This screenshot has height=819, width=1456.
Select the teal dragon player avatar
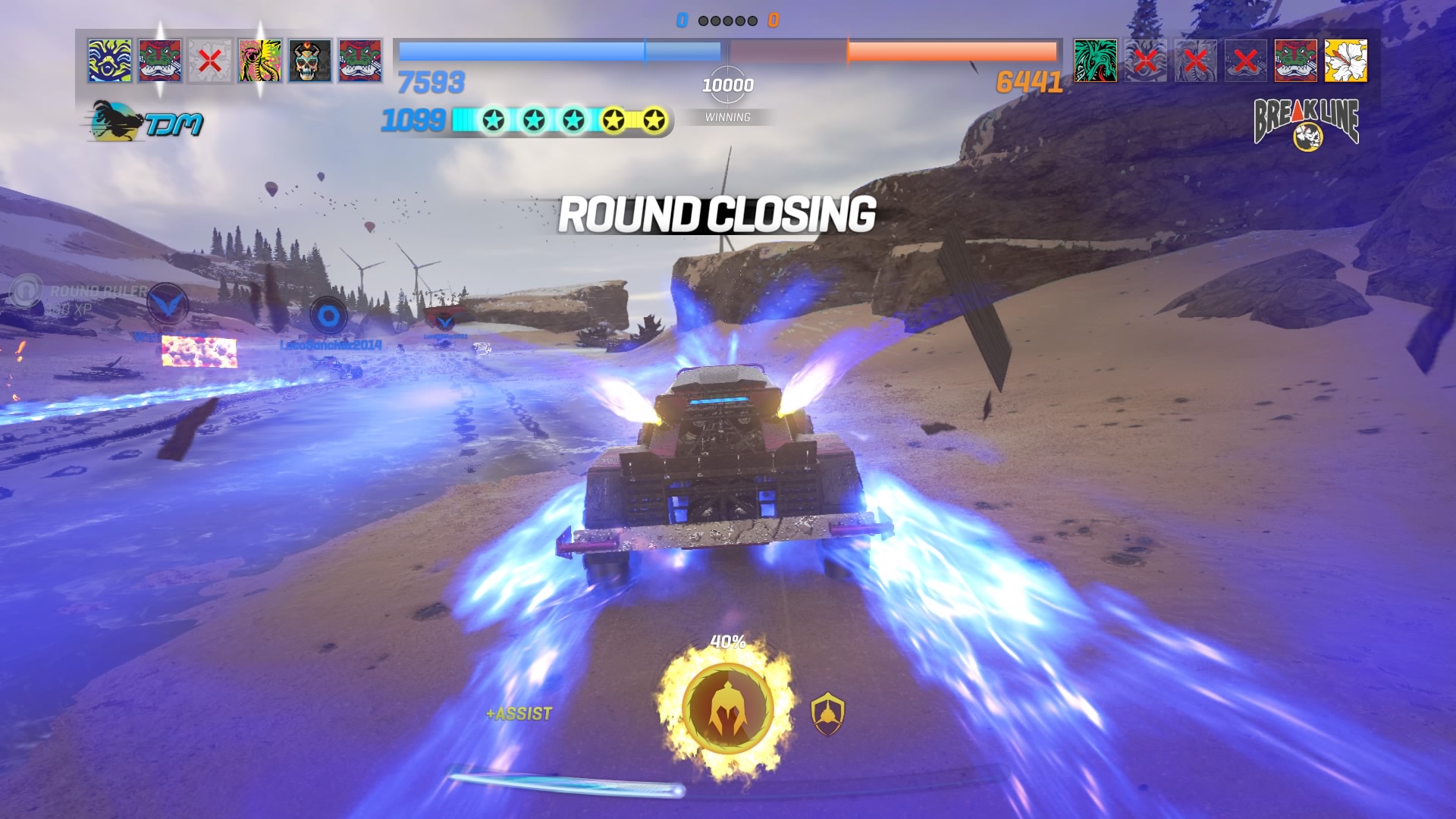tap(1095, 61)
